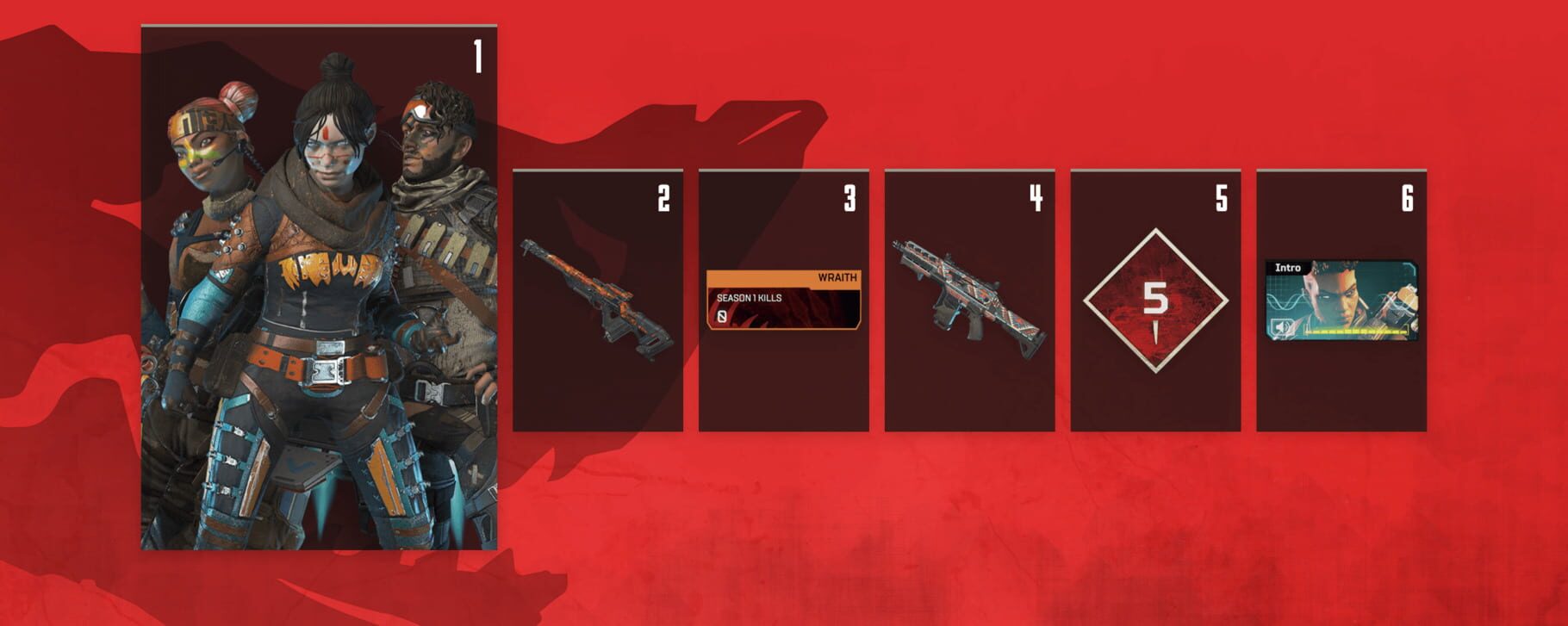The height and width of the screenshot is (626, 1568).
Task: Open the WRAITH header label
Action: [837, 277]
